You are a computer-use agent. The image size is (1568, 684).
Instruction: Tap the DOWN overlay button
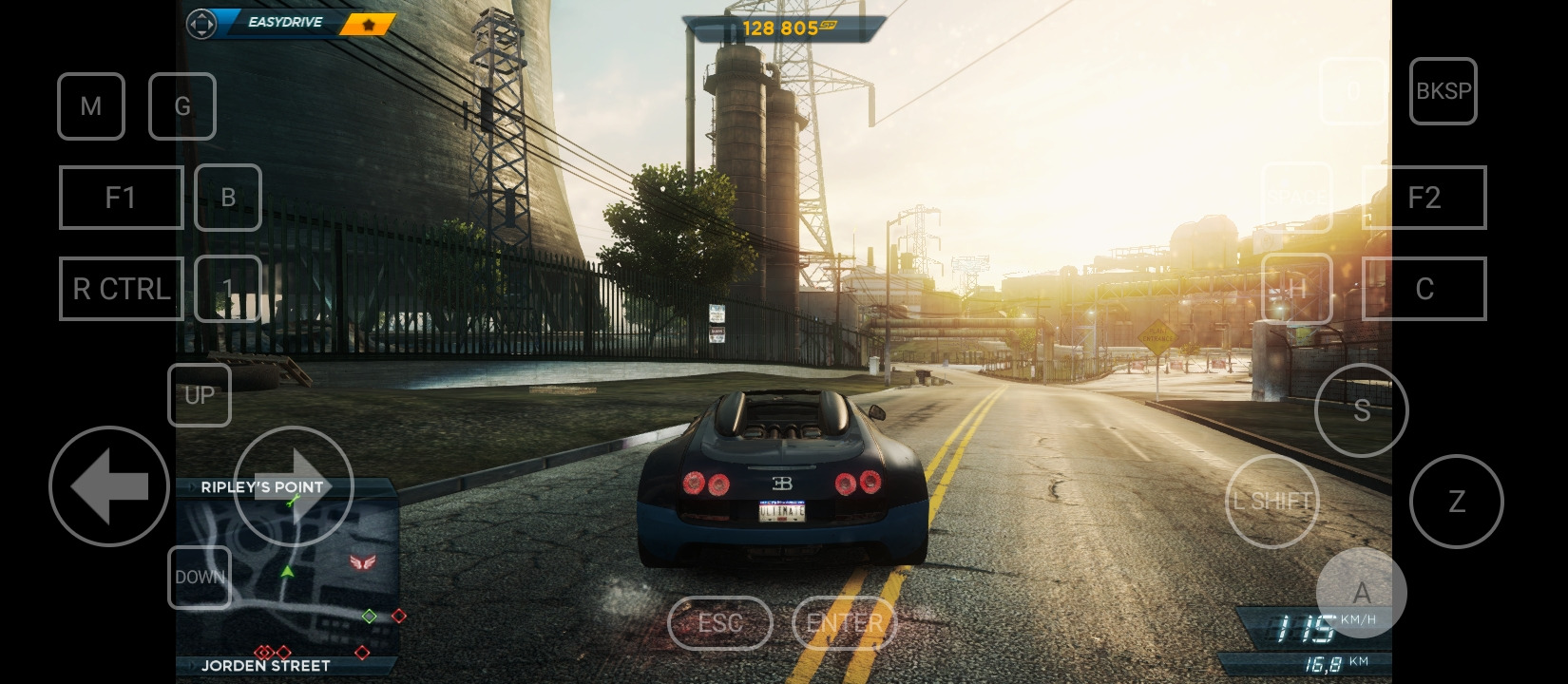200,578
